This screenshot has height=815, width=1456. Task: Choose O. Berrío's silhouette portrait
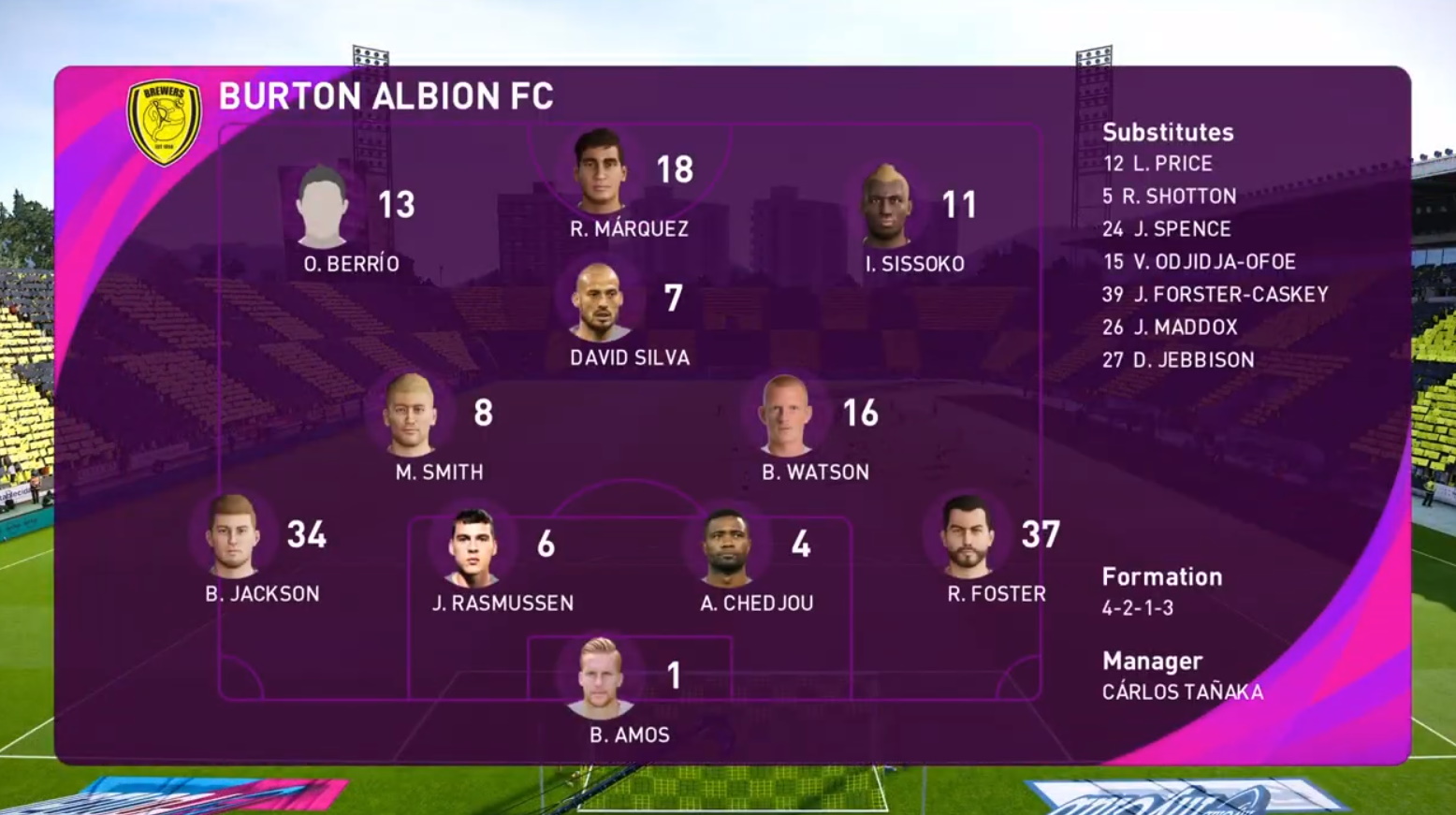(x=322, y=207)
